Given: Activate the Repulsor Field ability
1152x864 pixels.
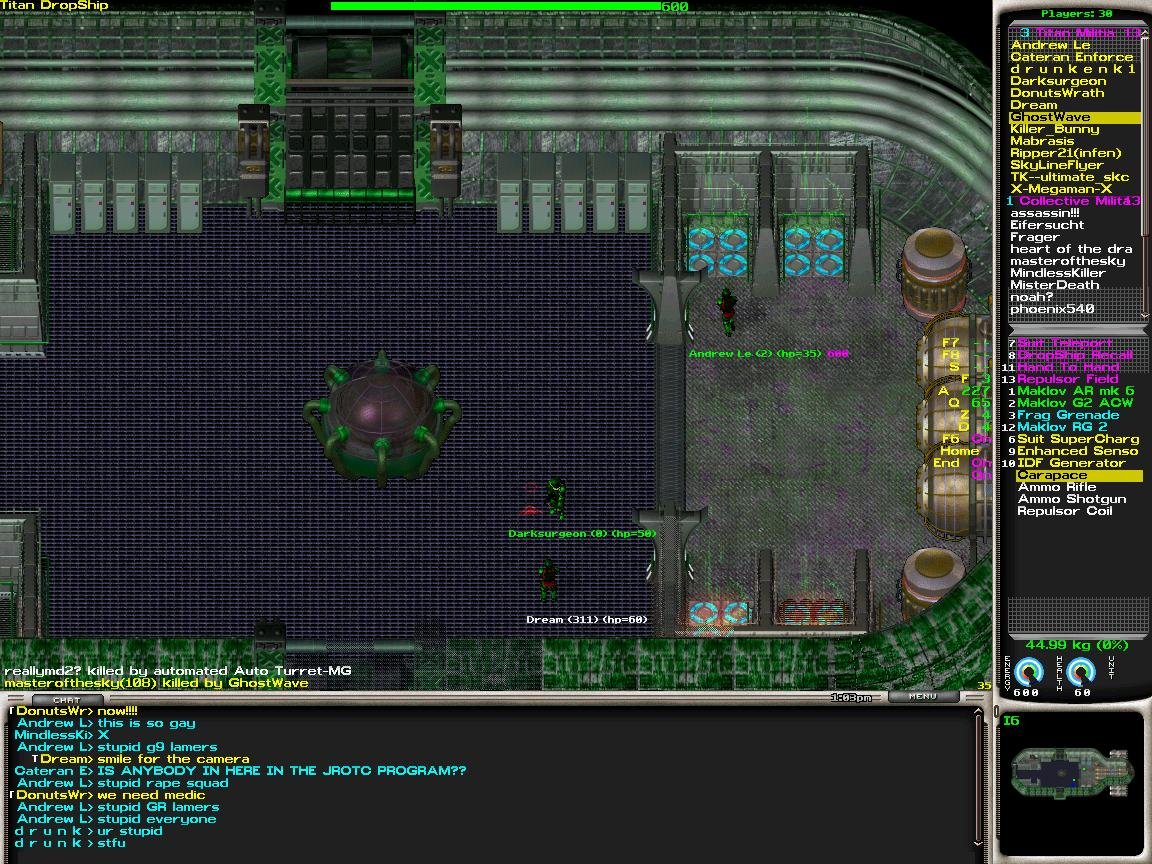Looking at the screenshot, I should click(1068, 379).
